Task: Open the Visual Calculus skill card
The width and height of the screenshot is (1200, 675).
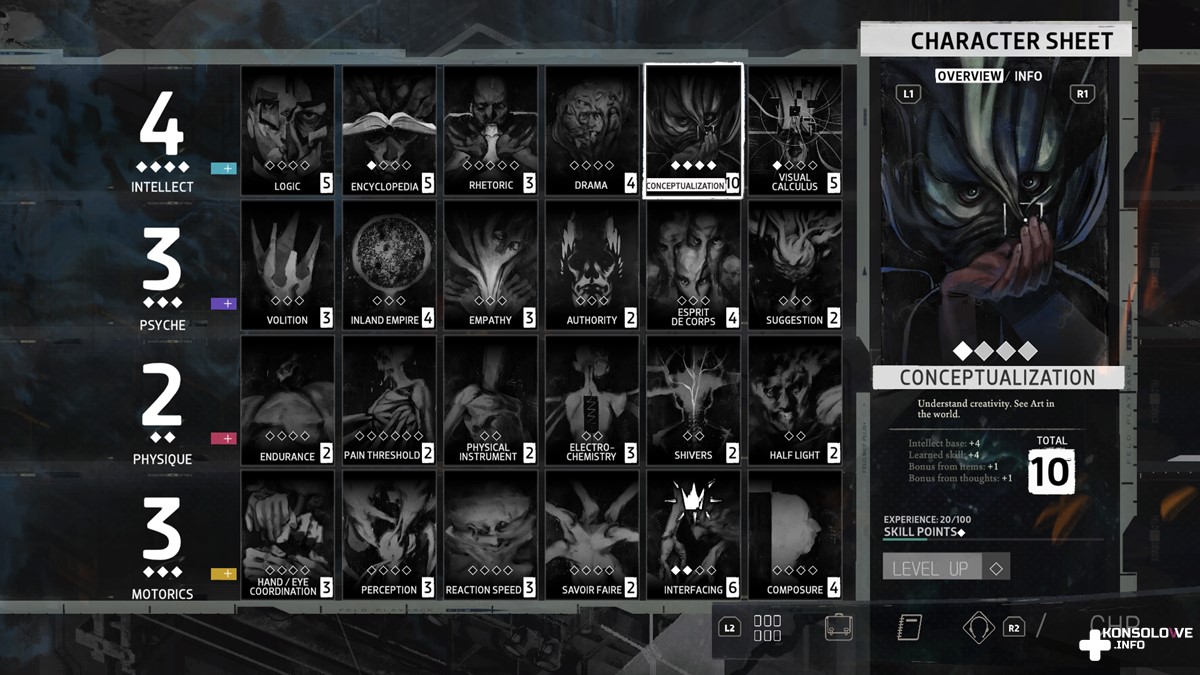Action: [x=795, y=130]
